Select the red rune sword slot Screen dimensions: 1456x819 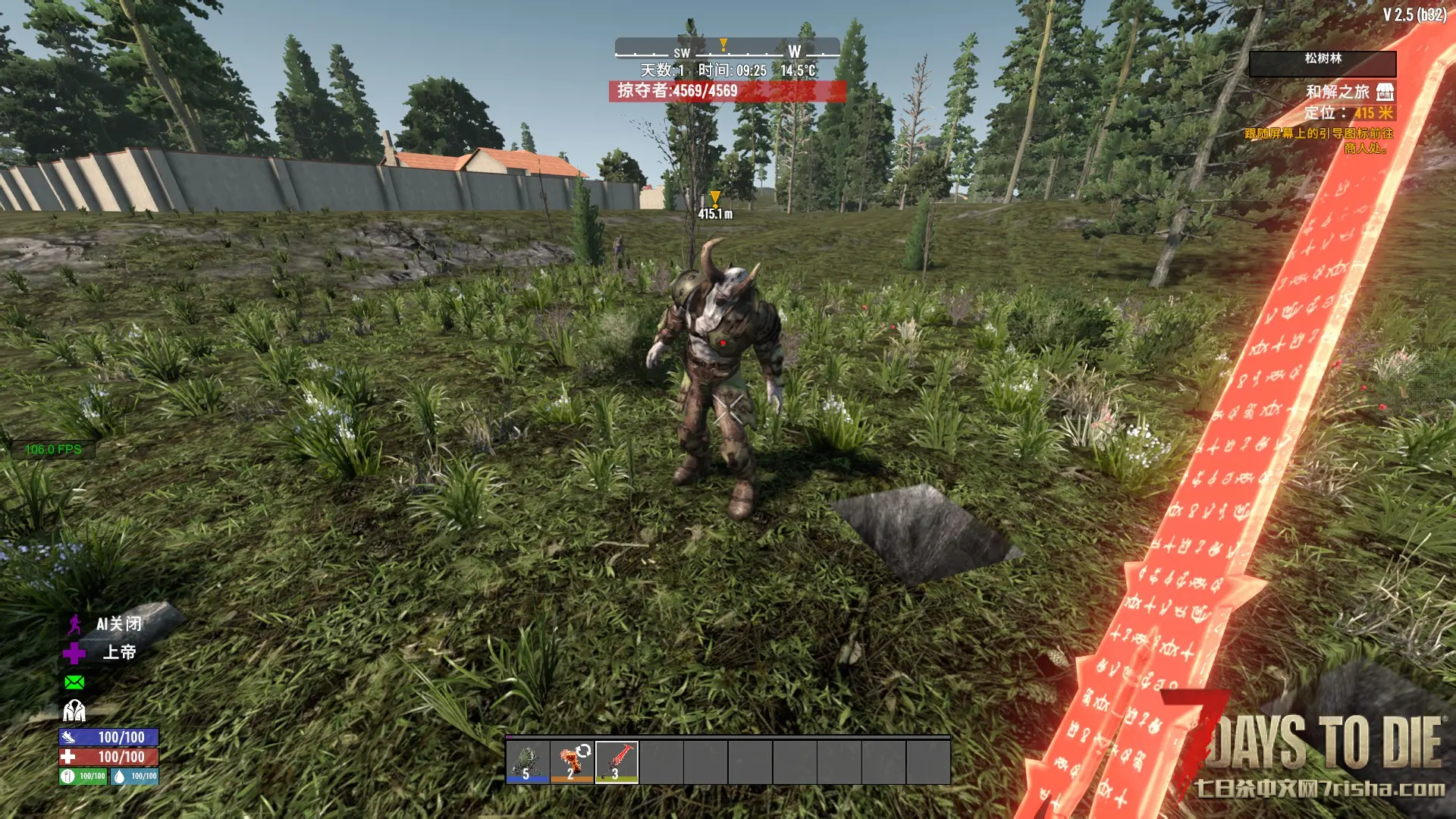(617, 761)
